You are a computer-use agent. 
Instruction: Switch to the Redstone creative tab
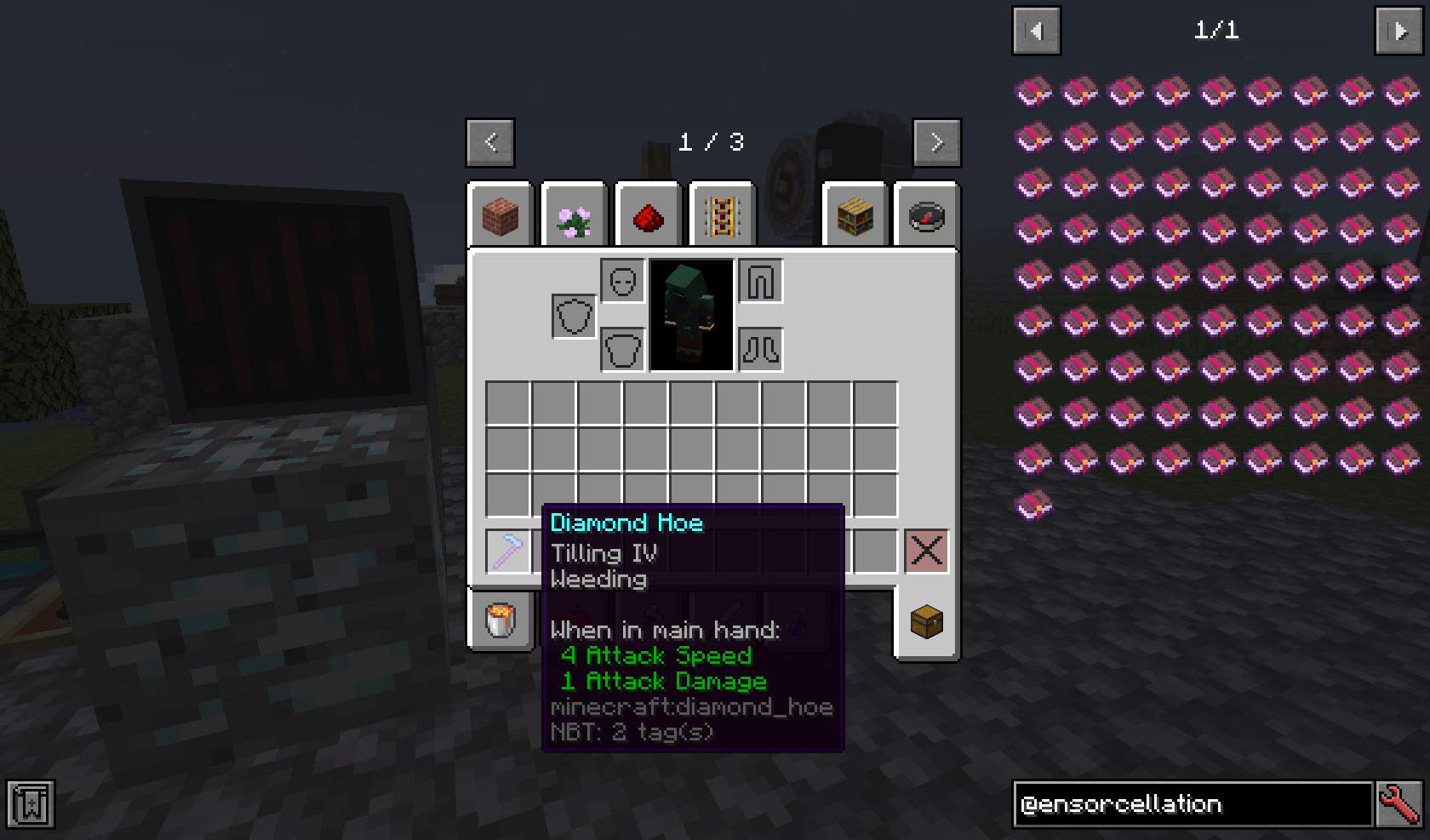point(648,214)
